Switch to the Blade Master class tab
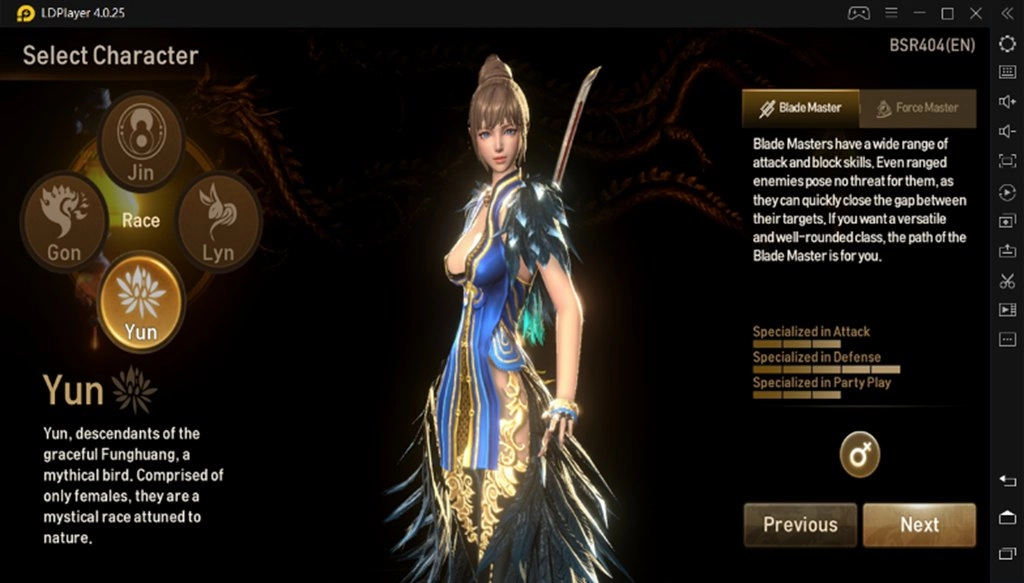 point(800,108)
